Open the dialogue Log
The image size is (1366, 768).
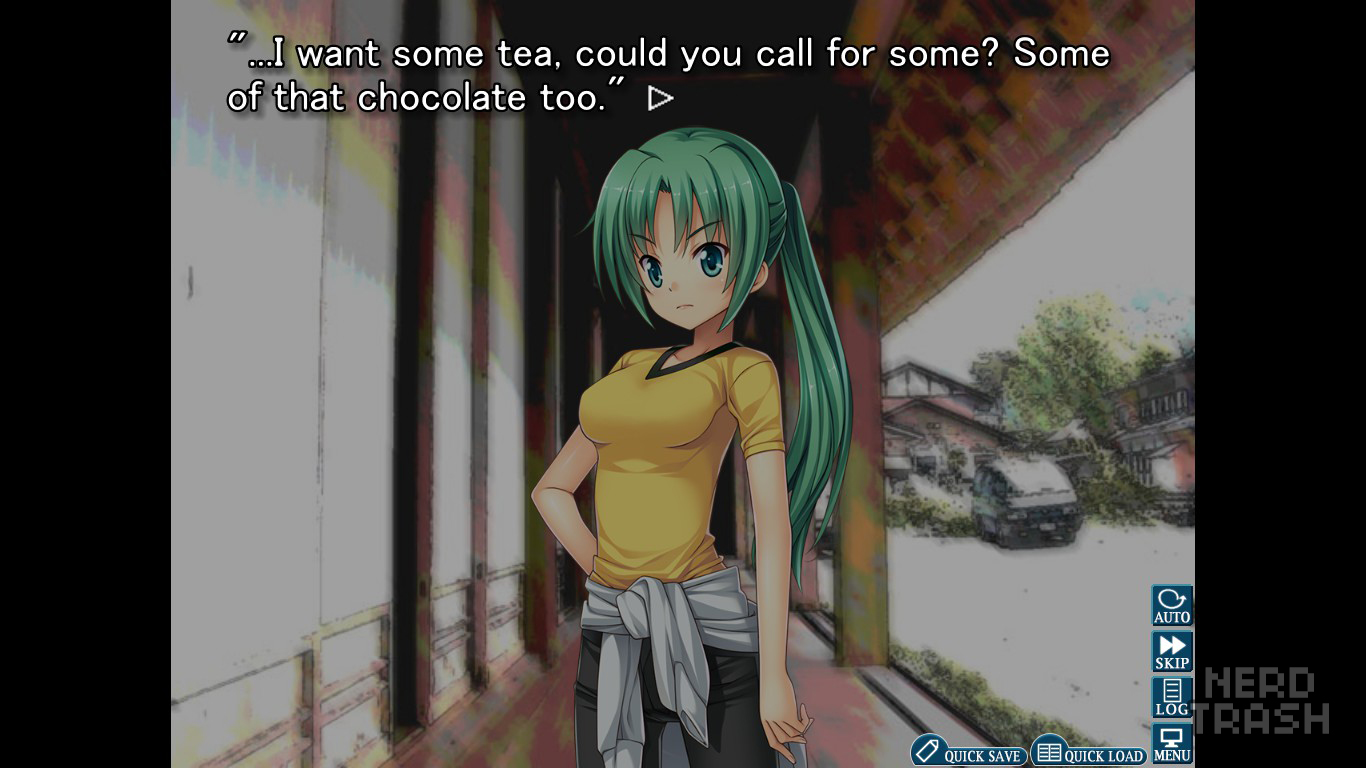pos(1172,697)
